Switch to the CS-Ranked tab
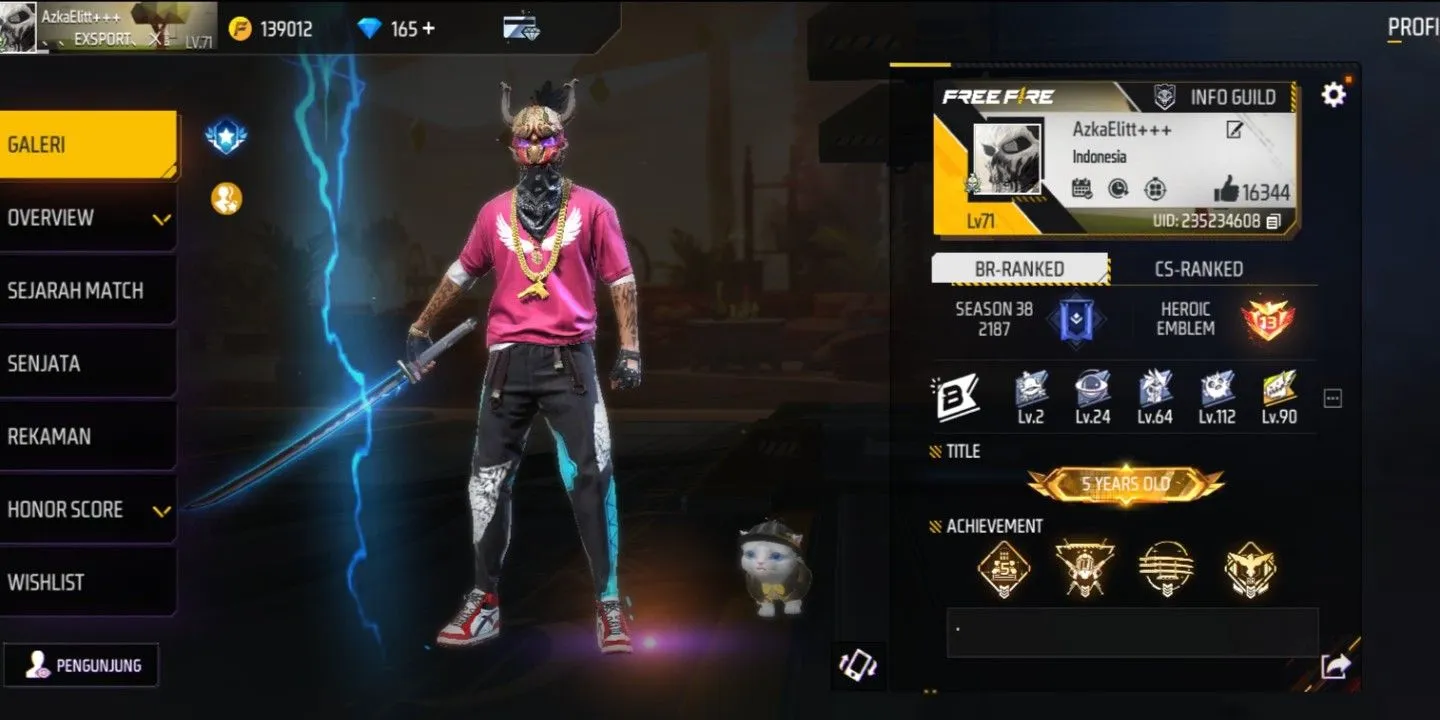This screenshot has width=1440, height=720. pyautogui.click(x=1198, y=269)
